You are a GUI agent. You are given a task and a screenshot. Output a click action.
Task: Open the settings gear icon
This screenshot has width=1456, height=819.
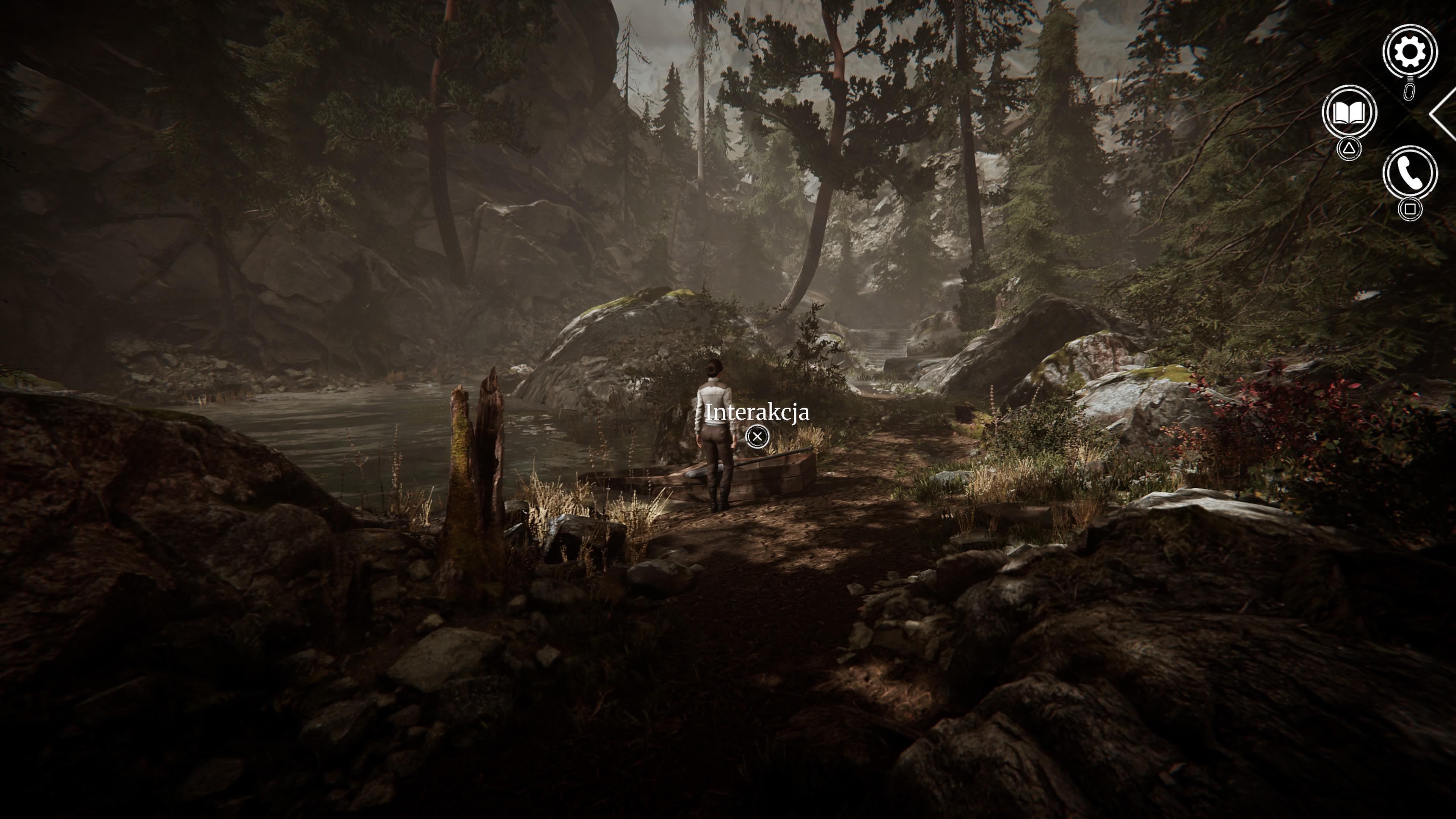pos(1410,52)
